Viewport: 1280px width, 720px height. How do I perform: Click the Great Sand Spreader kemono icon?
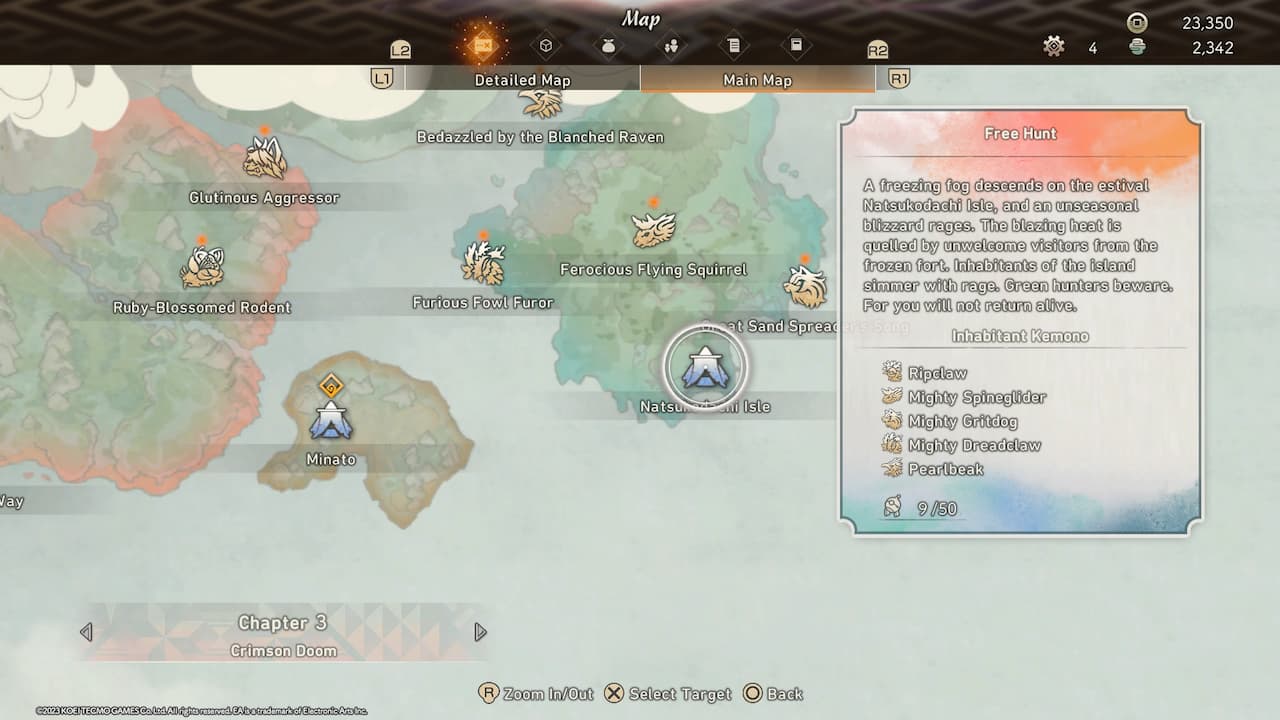[x=806, y=285]
